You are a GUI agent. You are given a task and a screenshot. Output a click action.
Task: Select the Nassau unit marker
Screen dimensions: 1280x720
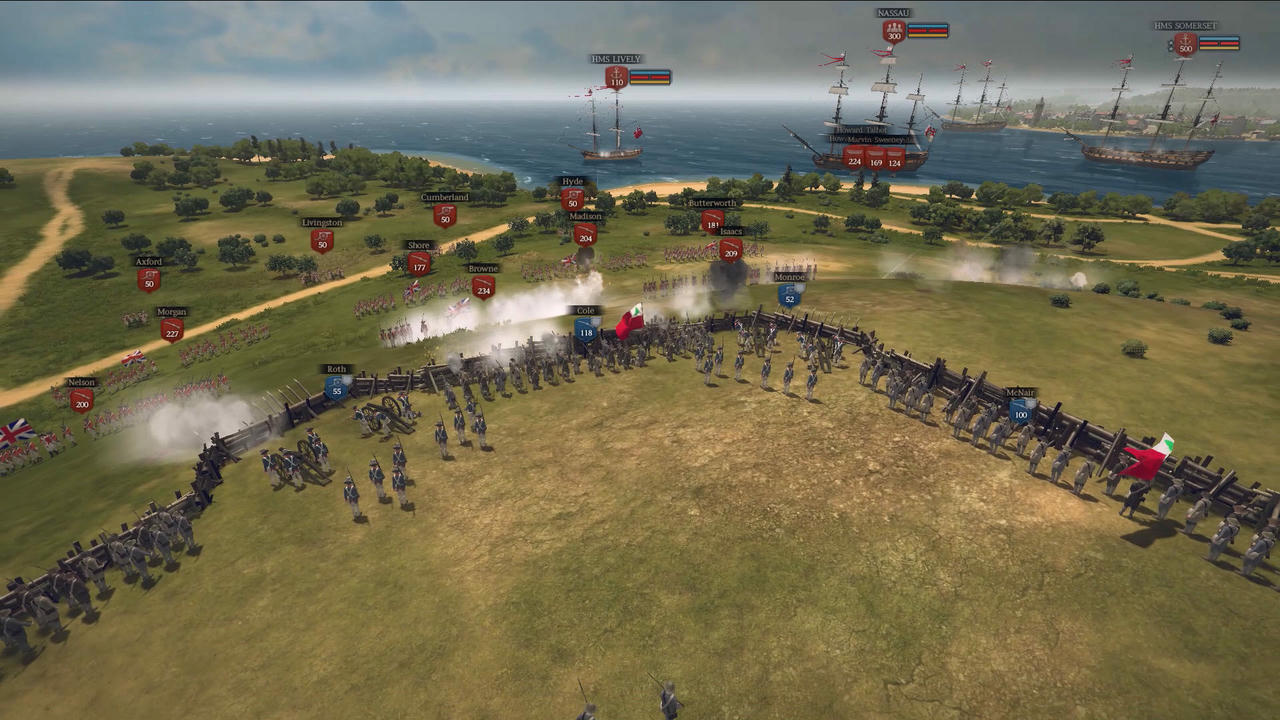point(894,31)
